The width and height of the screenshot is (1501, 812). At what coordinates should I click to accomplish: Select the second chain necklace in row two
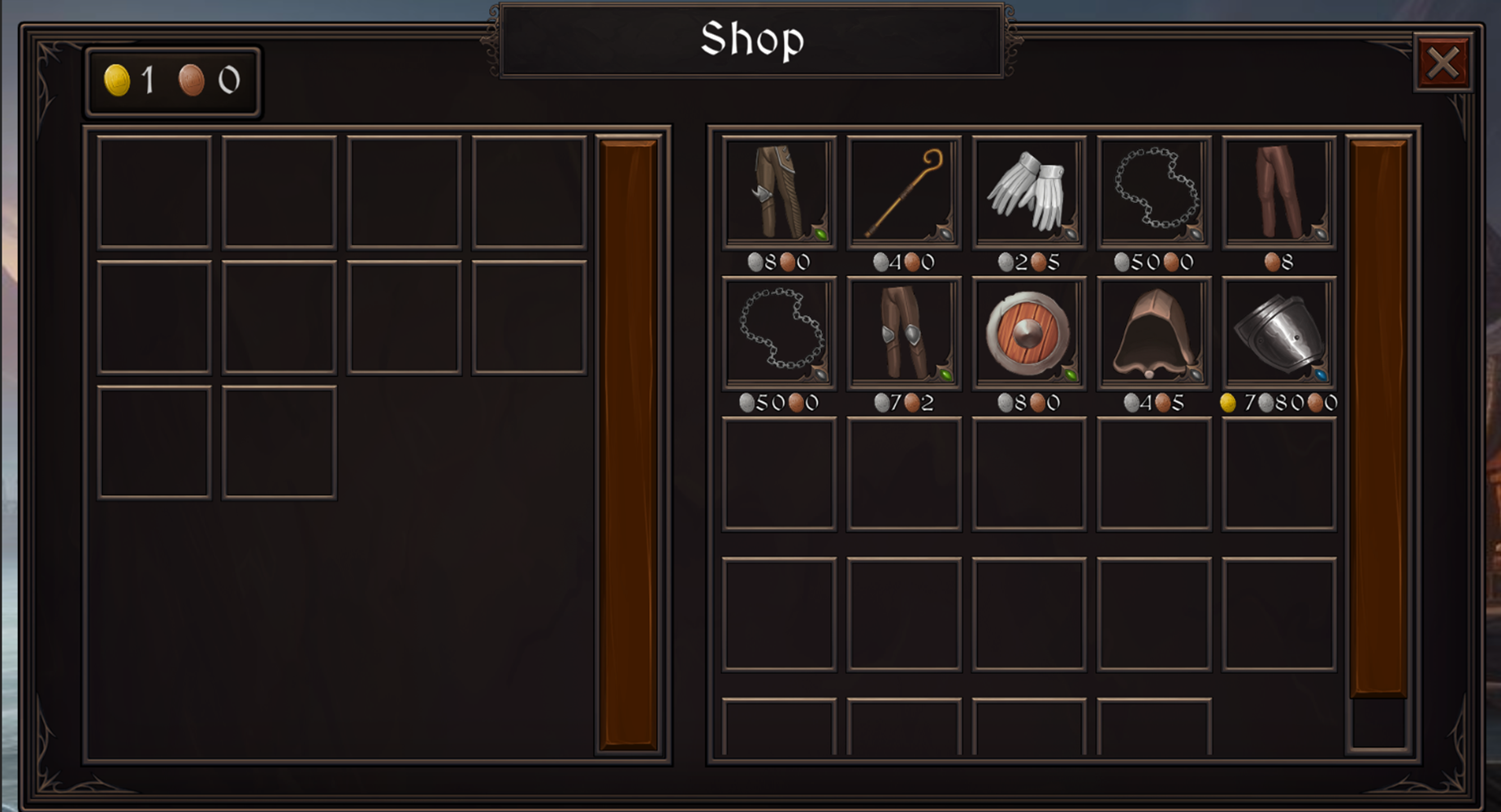click(x=778, y=333)
